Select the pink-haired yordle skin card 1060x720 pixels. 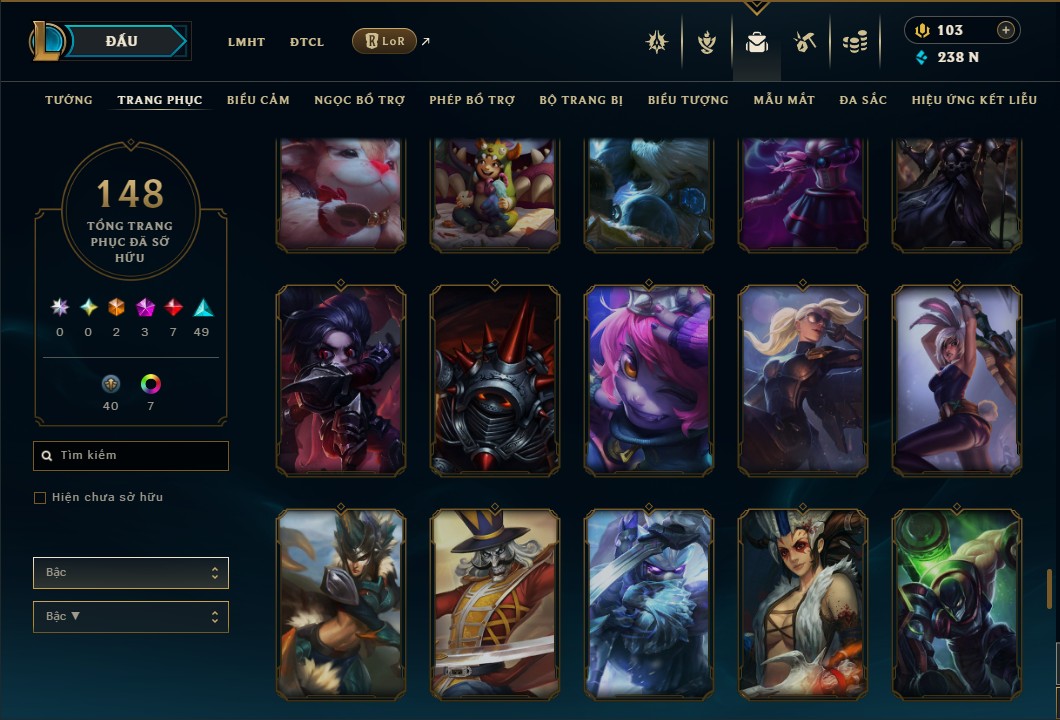point(649,380)
